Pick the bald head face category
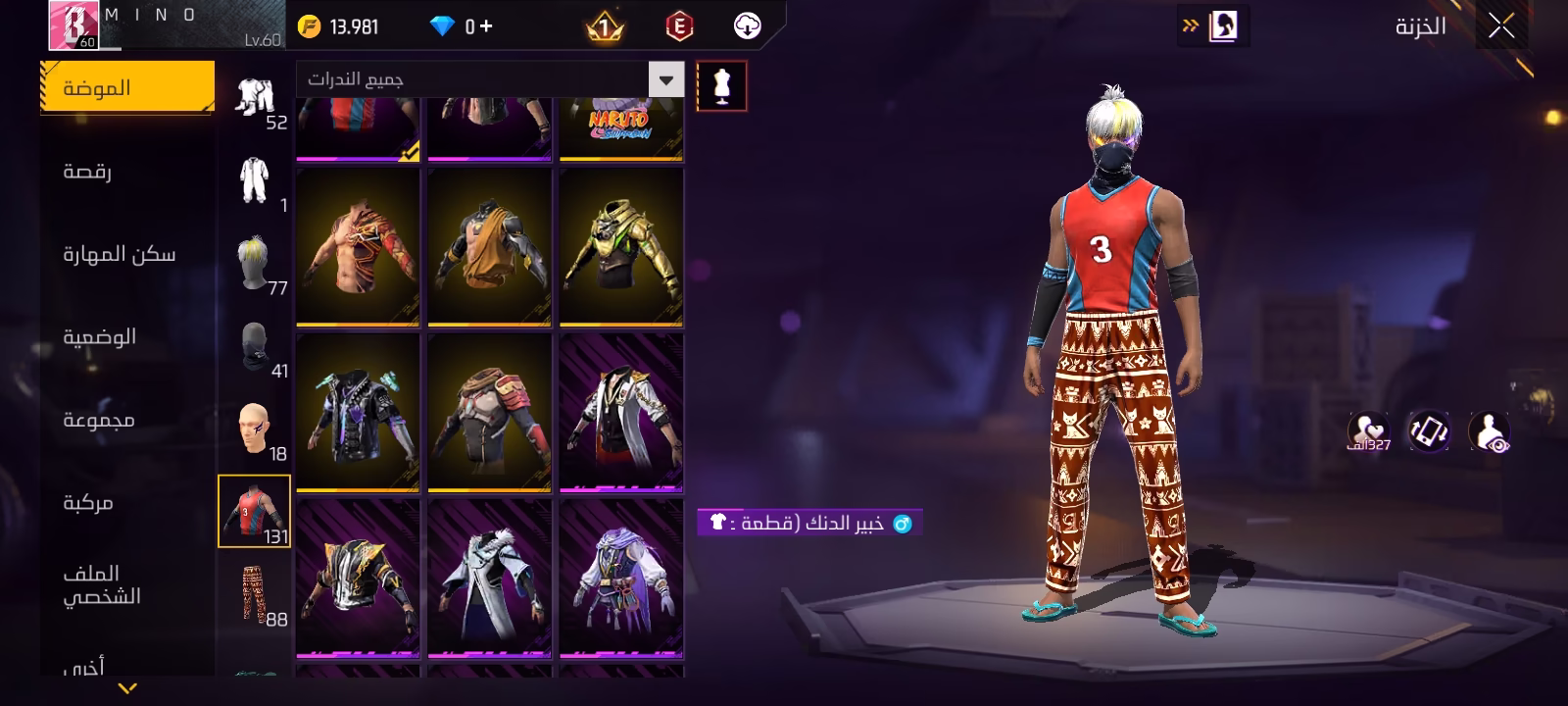Screen dimensions: 1568x706 [x=254, y=430]
